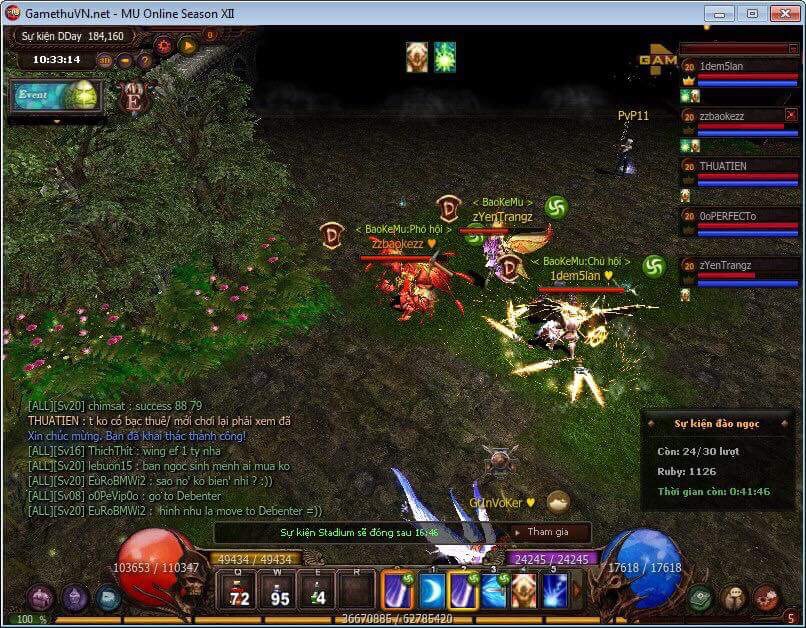Click the red gear settings icon
This screenshot has width=806, height=628.
pos(163,45)
